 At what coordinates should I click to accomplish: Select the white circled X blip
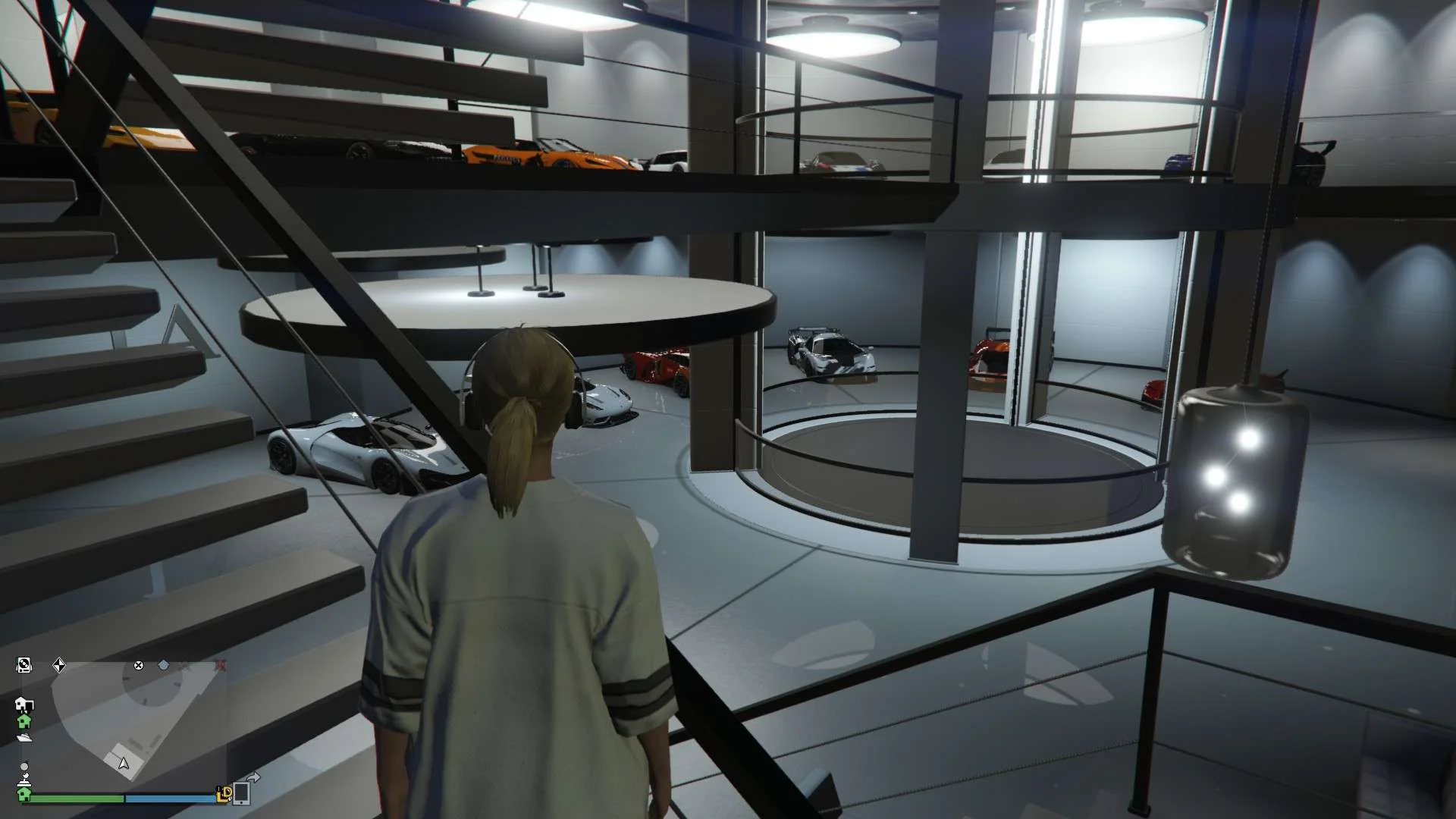139,665
